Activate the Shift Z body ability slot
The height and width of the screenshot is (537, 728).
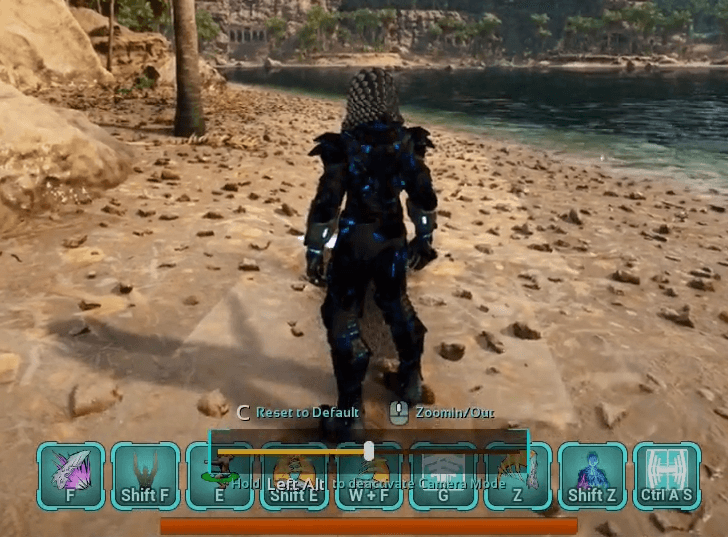point(592,476)
